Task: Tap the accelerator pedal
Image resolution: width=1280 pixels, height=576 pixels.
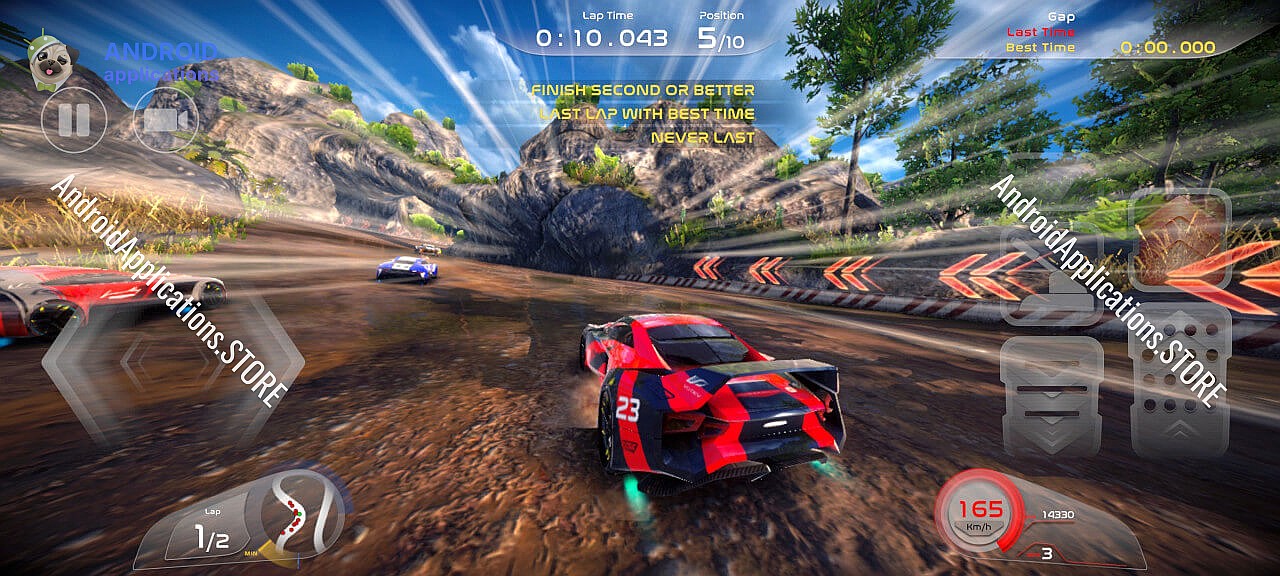Action: click(1179, 382)
